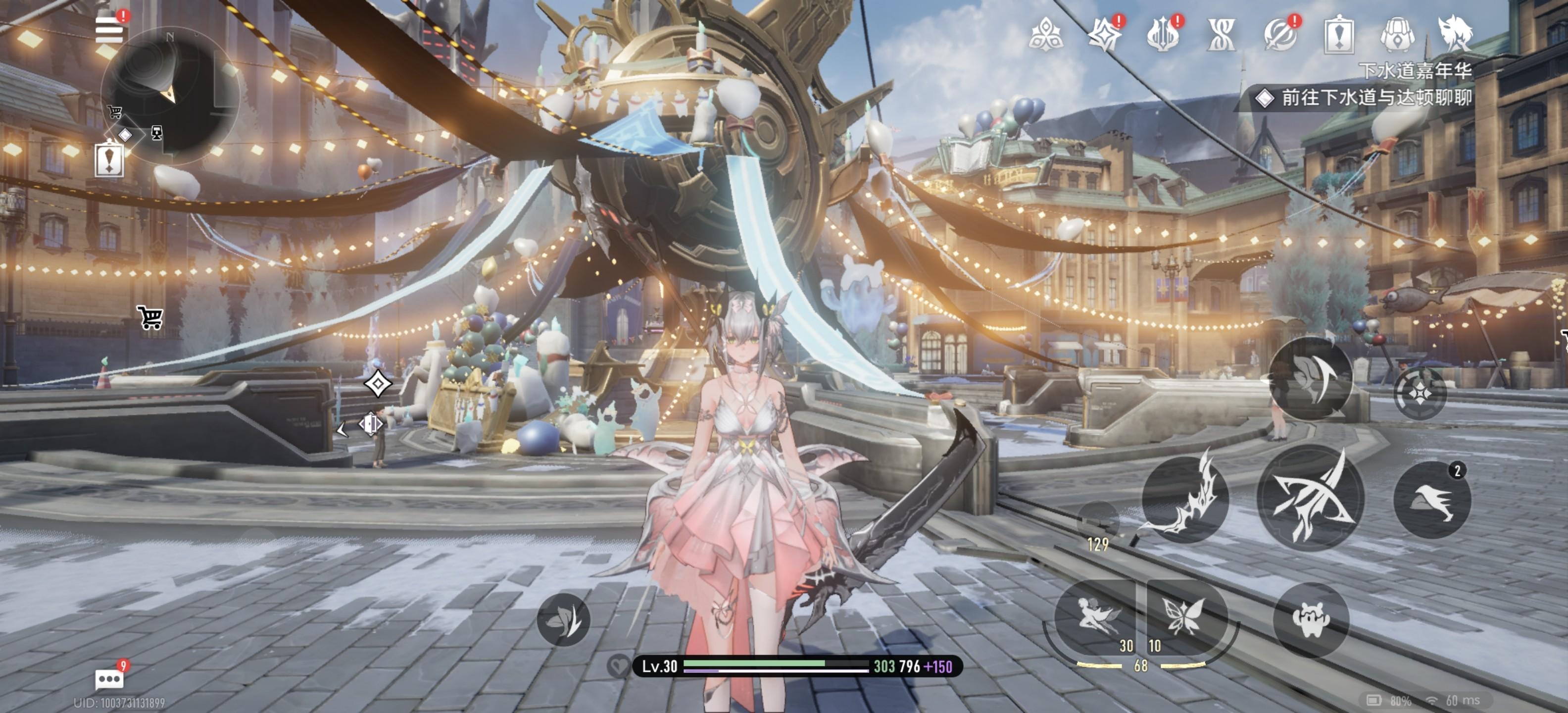The height and width of the screenshot is (713, 1568).
Task: Open the chat speech bubble
Action: (109, 678)
